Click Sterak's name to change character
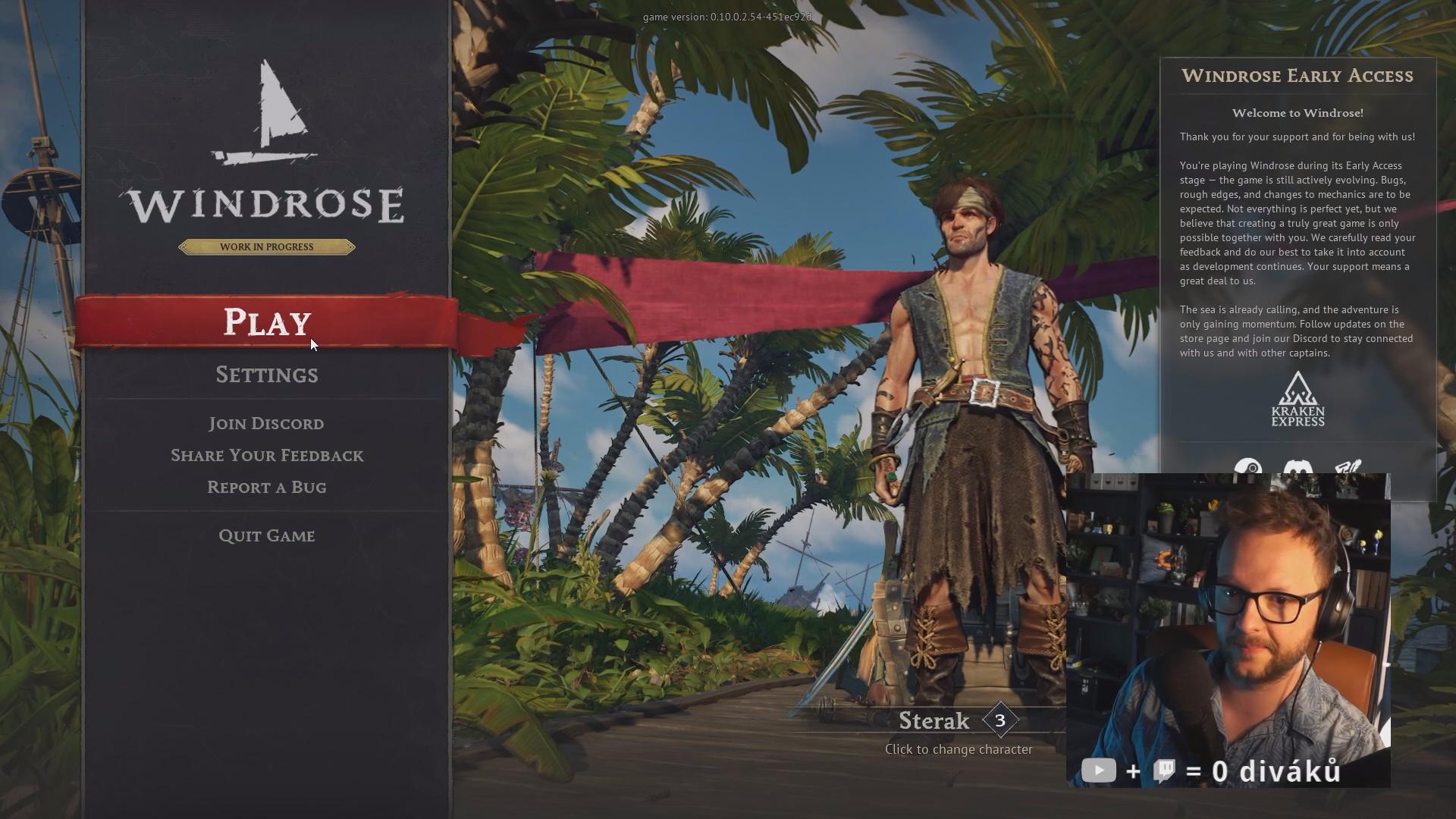 pyautogui.click(x=934, y=721)
